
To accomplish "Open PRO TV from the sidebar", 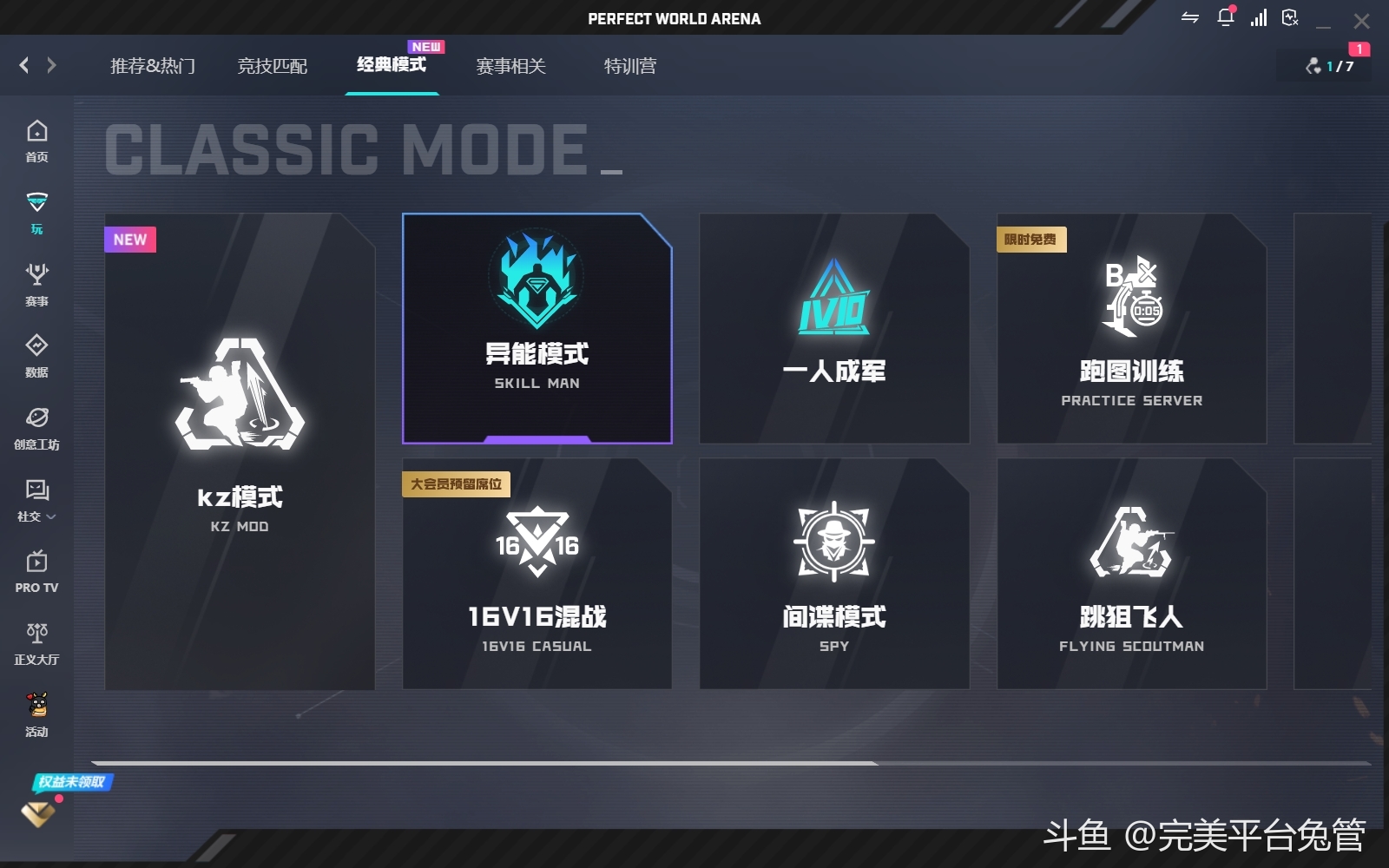I will (36, 571).
